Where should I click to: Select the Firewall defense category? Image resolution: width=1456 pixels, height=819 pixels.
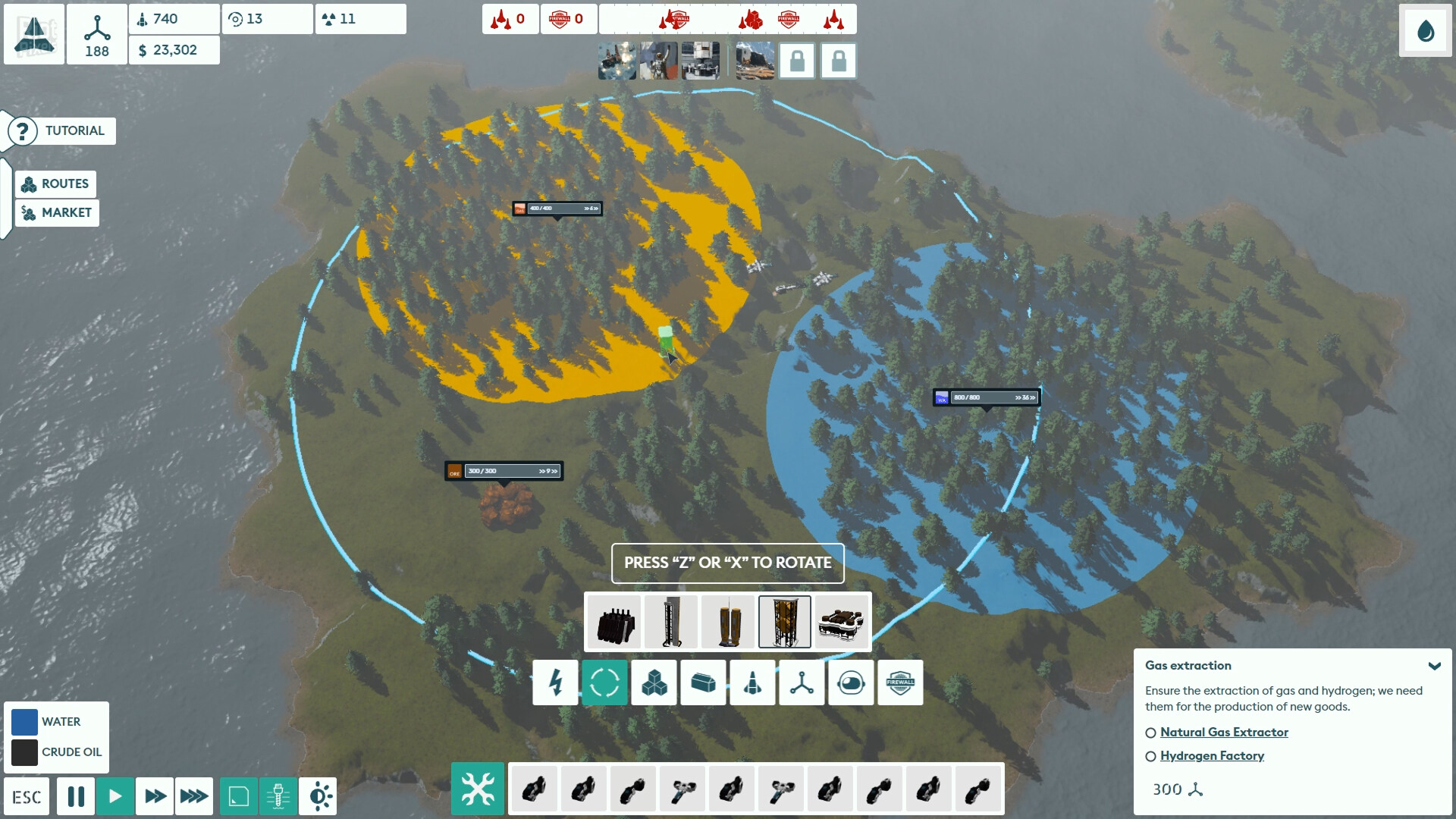point(900,682)
